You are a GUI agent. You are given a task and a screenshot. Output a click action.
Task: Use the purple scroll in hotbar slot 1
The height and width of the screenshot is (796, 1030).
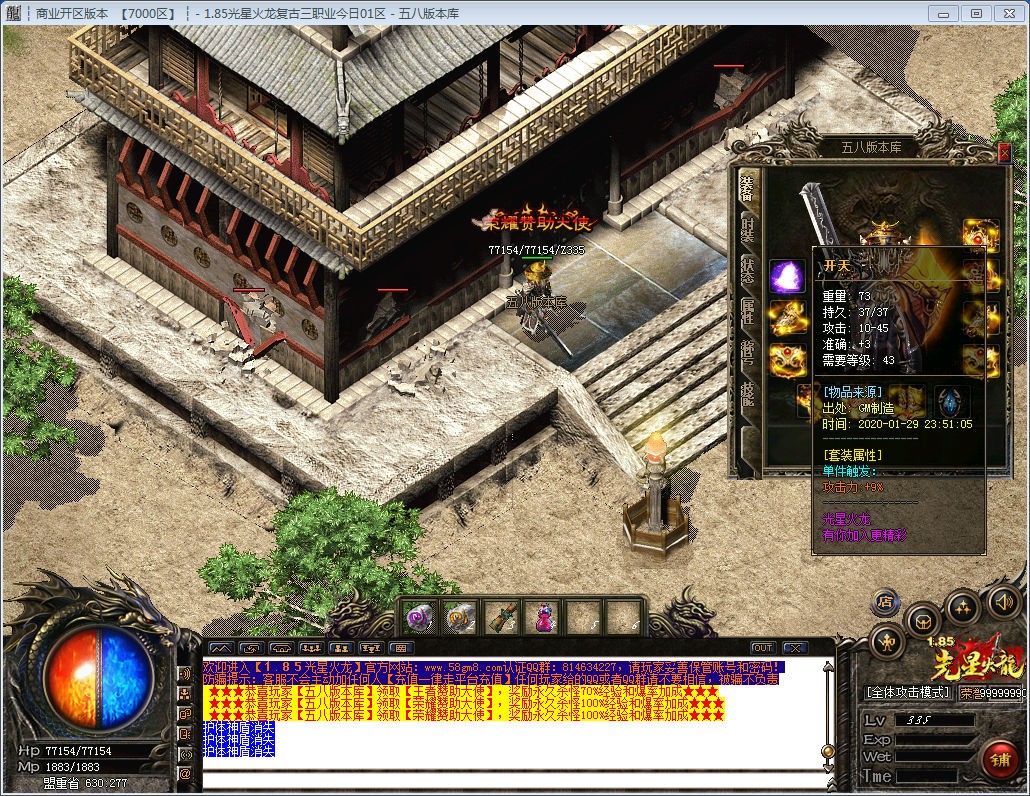point(418,616)
